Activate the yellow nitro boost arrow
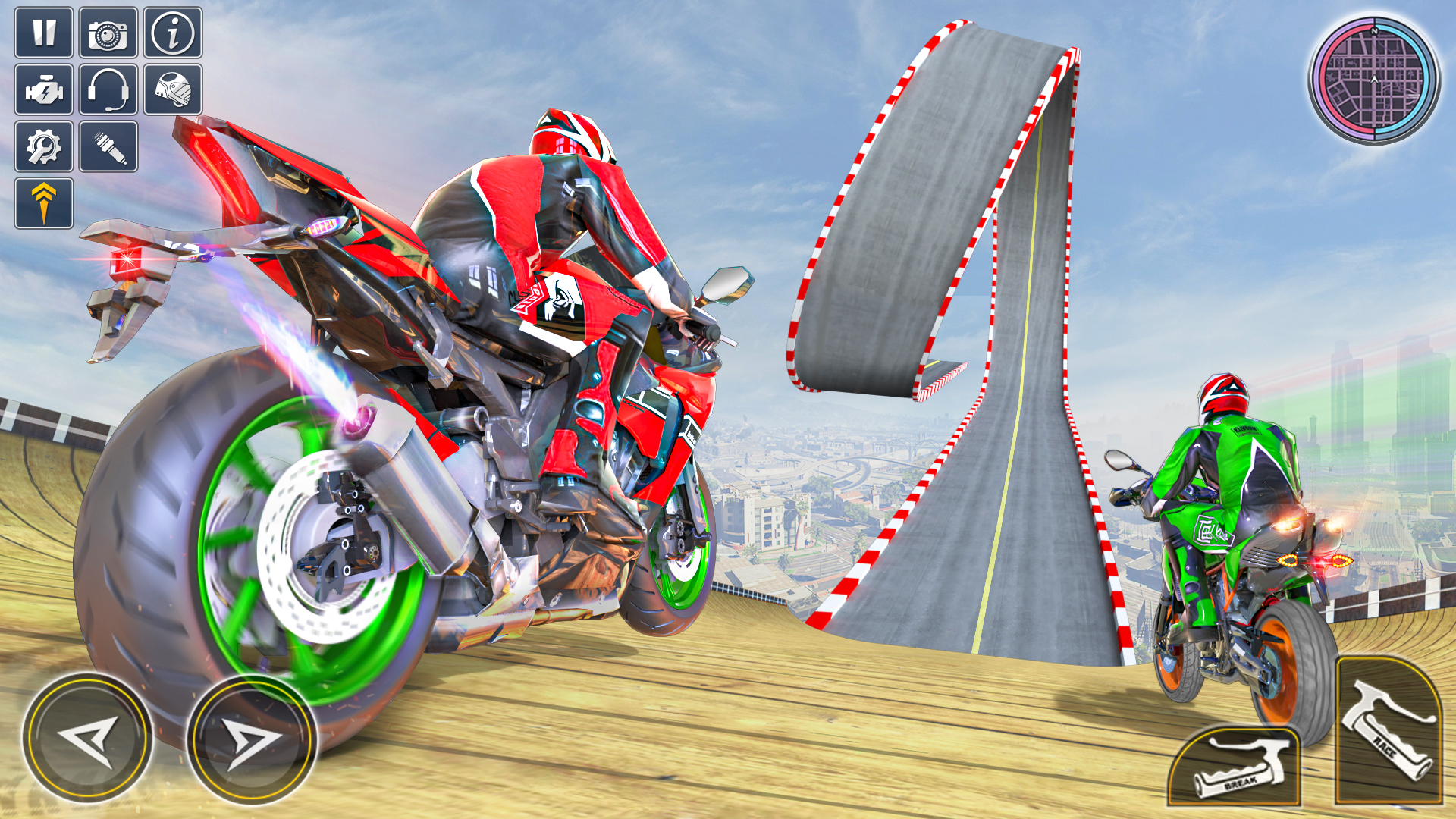This screenshot has width=1456, height=819. pos(45,202)
